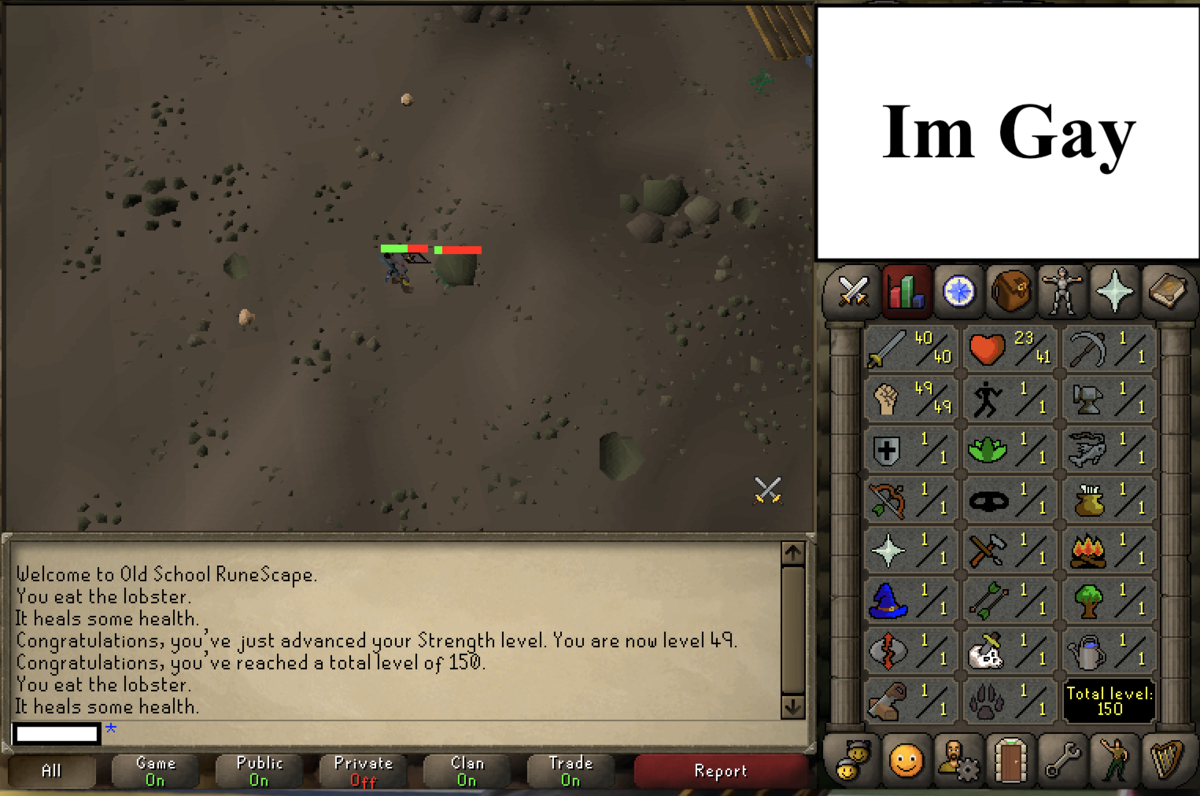Select the Strength skill level 49
This screenshot has width=1200, height=796.
click(910, 399)
